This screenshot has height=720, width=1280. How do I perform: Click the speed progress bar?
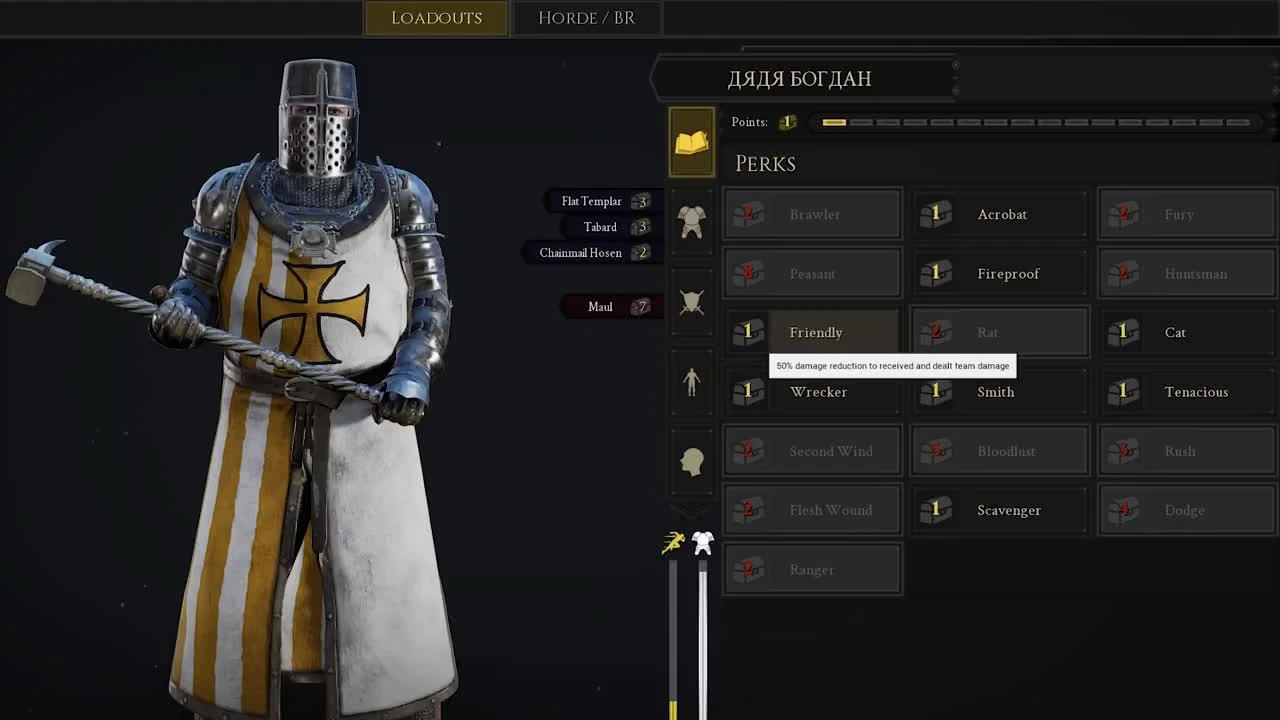point(673,640)
